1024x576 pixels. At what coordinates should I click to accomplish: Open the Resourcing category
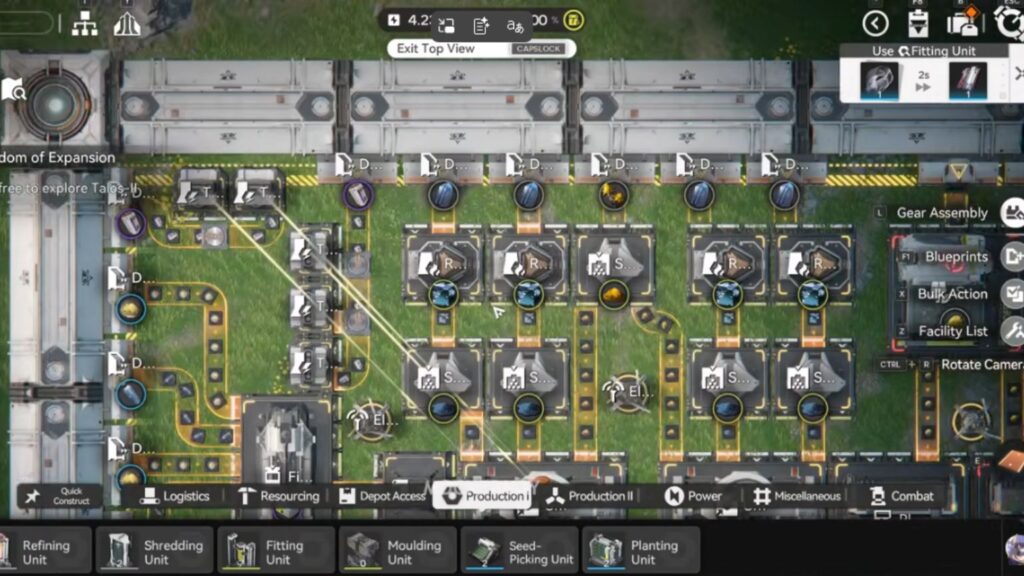(x=278, y=496)
